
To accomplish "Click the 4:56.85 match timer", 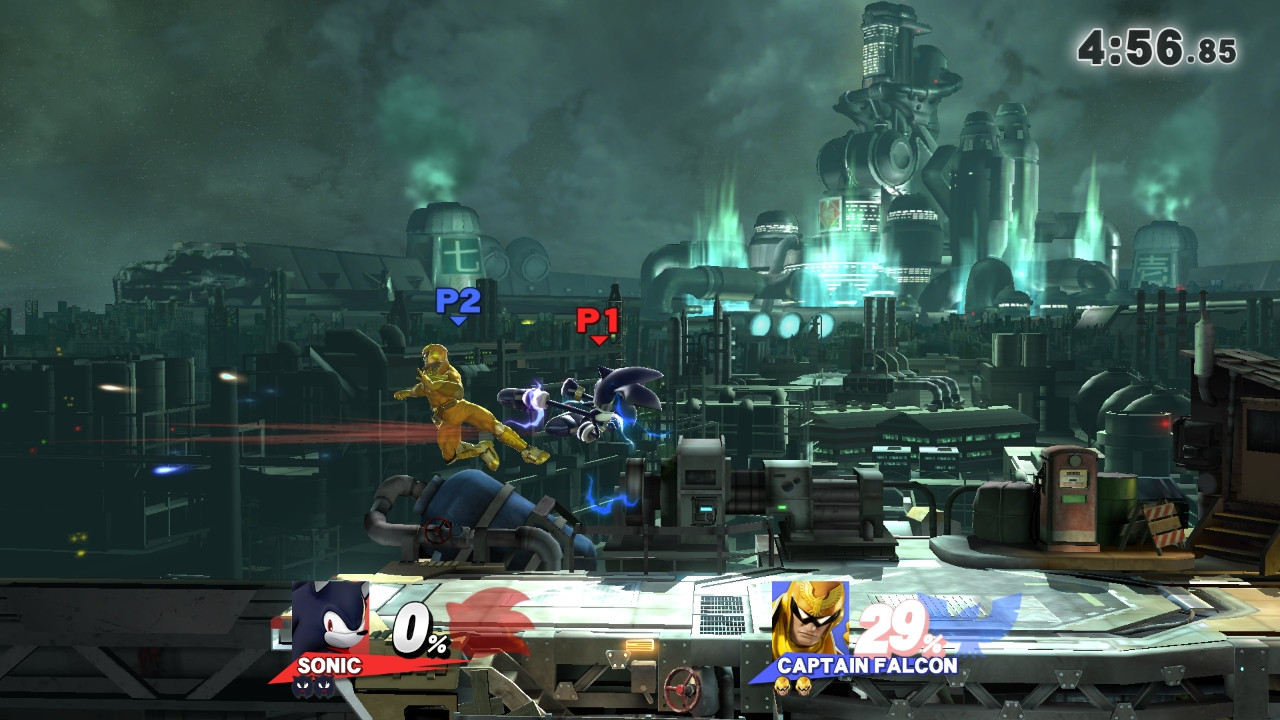I will pos(1157,47).
